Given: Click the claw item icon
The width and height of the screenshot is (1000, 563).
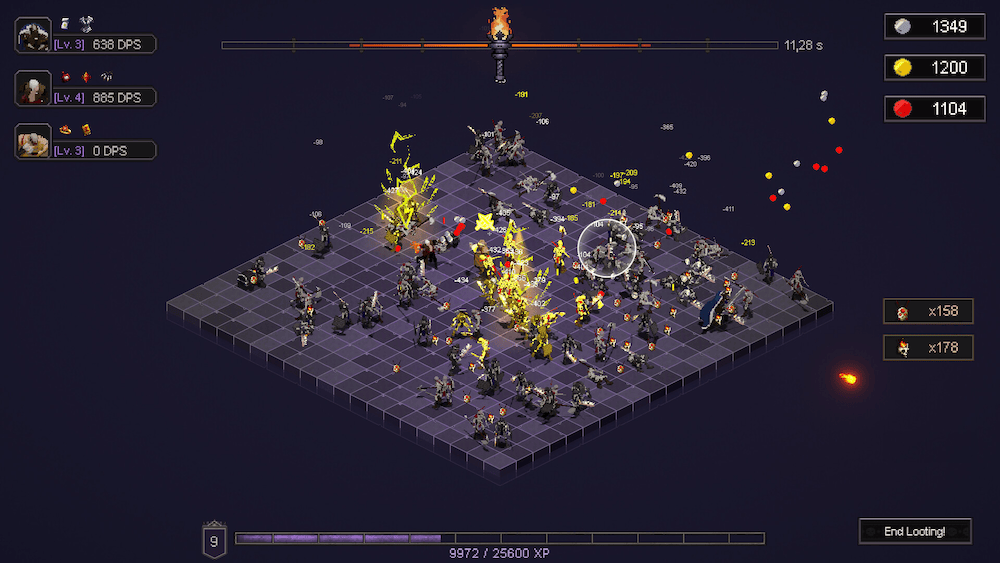Looking at the screenshot, I should 106,76.
